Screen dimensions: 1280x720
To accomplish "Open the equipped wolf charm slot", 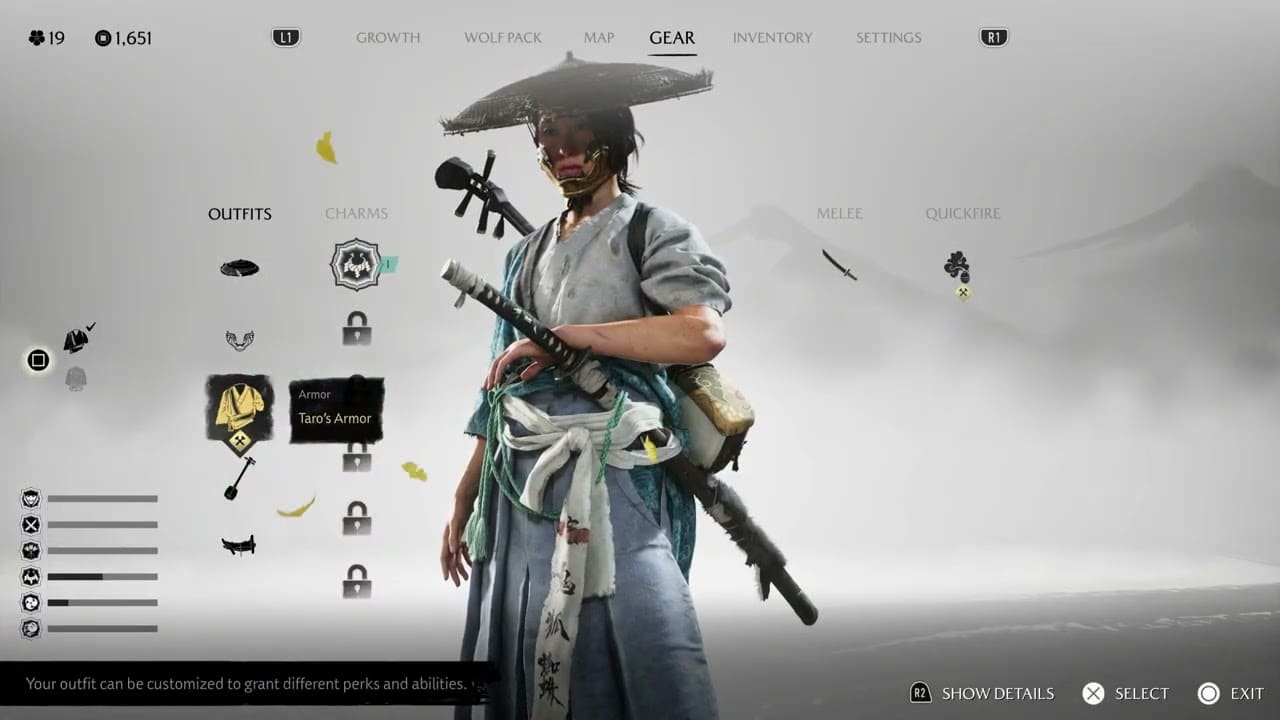I will click(356, 265).
